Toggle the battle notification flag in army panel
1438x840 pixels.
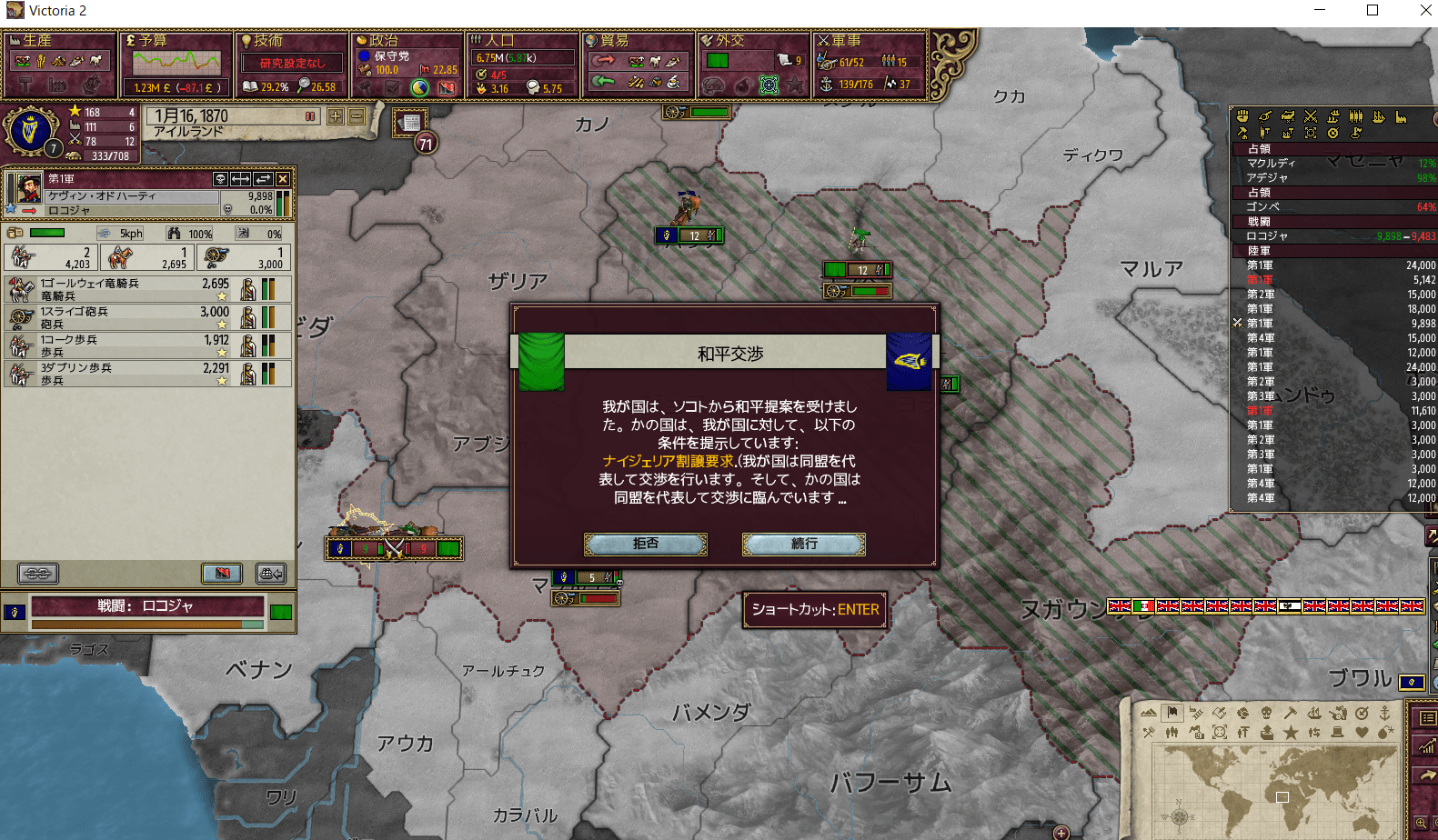coord(222,574)
